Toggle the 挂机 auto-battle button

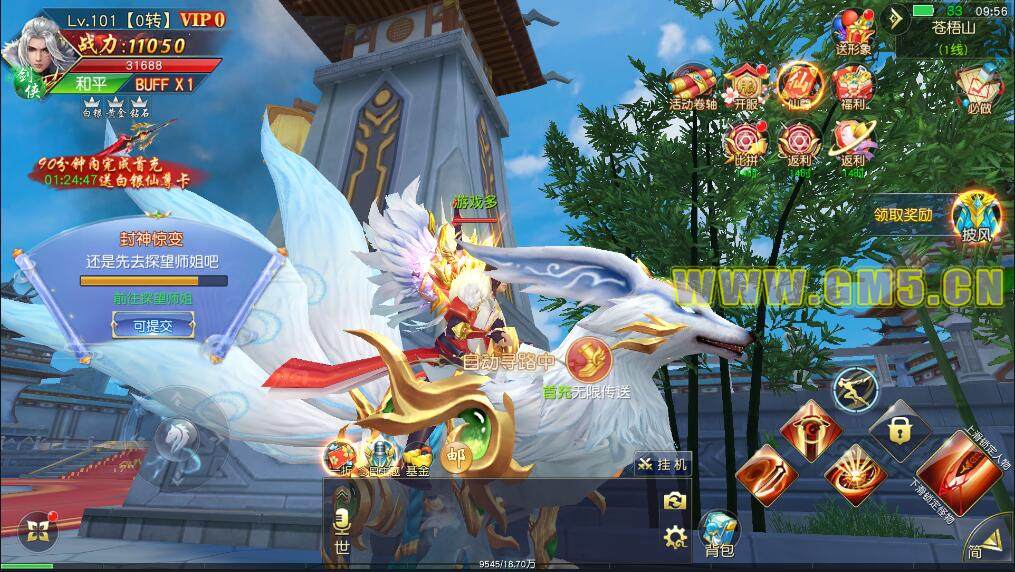click(663, 465)
